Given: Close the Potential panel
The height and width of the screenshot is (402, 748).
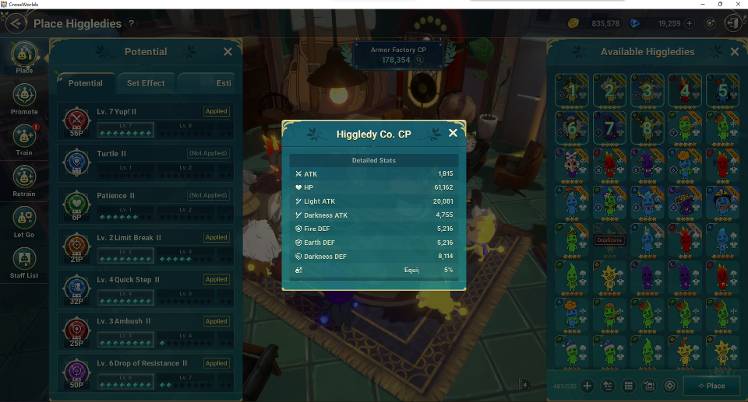Looking at the screenshot, I should 228,52.
